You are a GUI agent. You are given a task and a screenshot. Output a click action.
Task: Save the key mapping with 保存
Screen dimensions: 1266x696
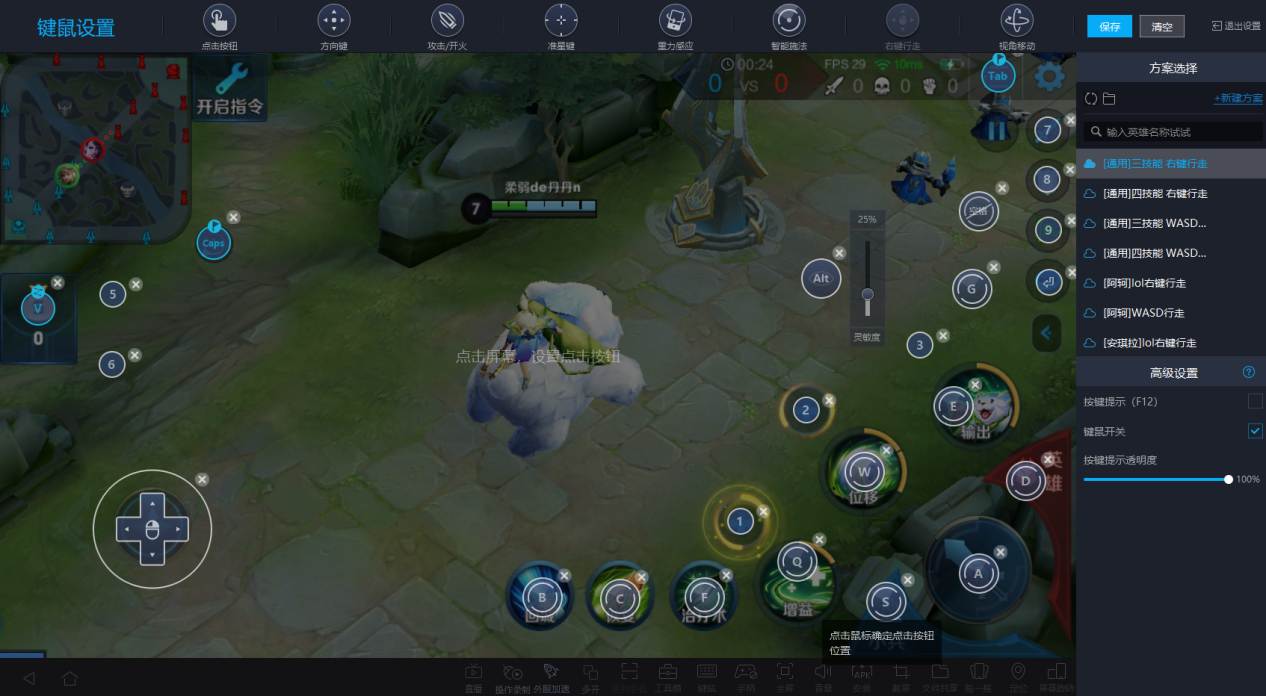pyautogui.click(x=1109, y=27)
